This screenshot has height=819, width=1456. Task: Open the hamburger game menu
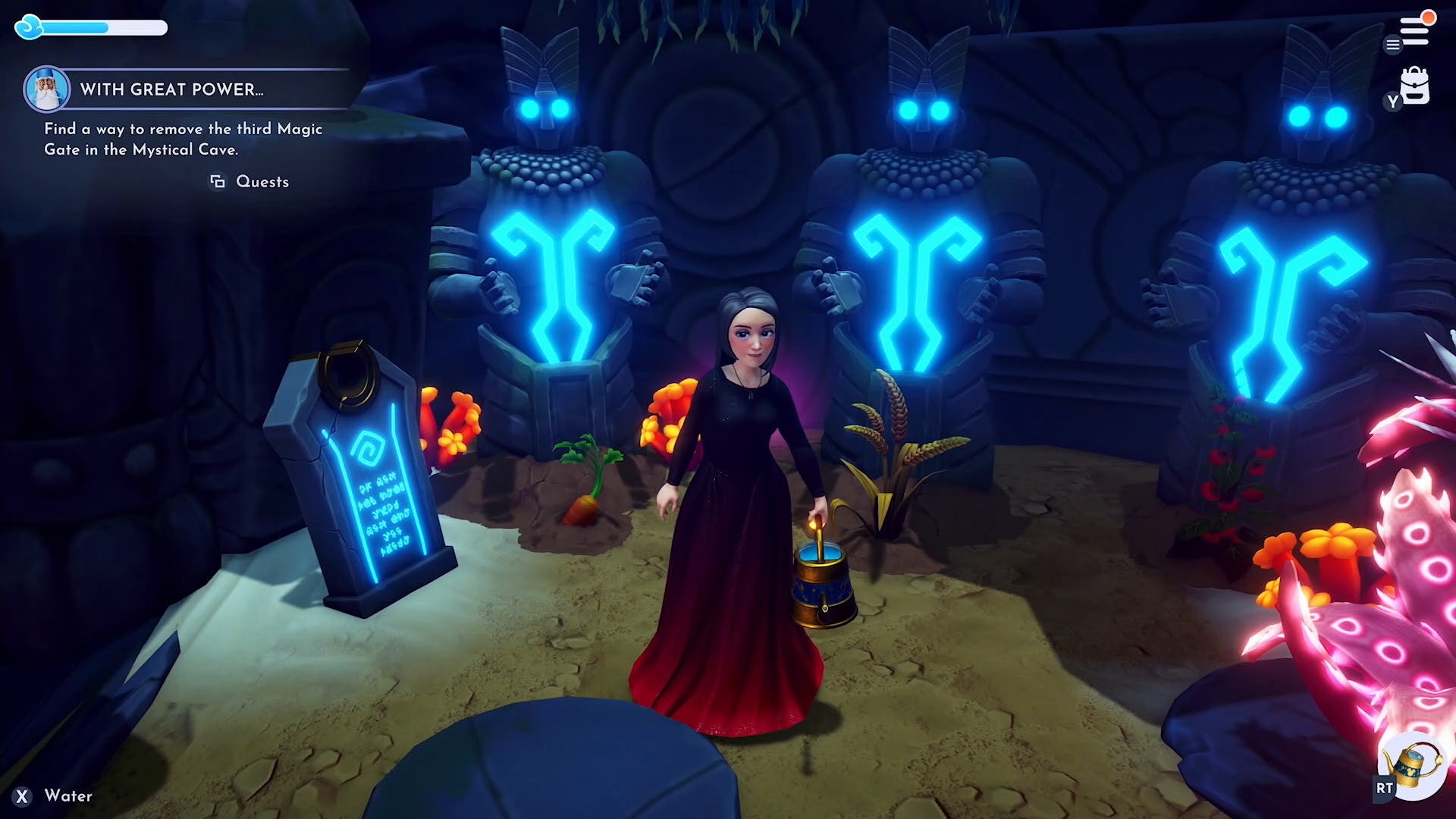pyautogui.click(x=1392, y=45)
